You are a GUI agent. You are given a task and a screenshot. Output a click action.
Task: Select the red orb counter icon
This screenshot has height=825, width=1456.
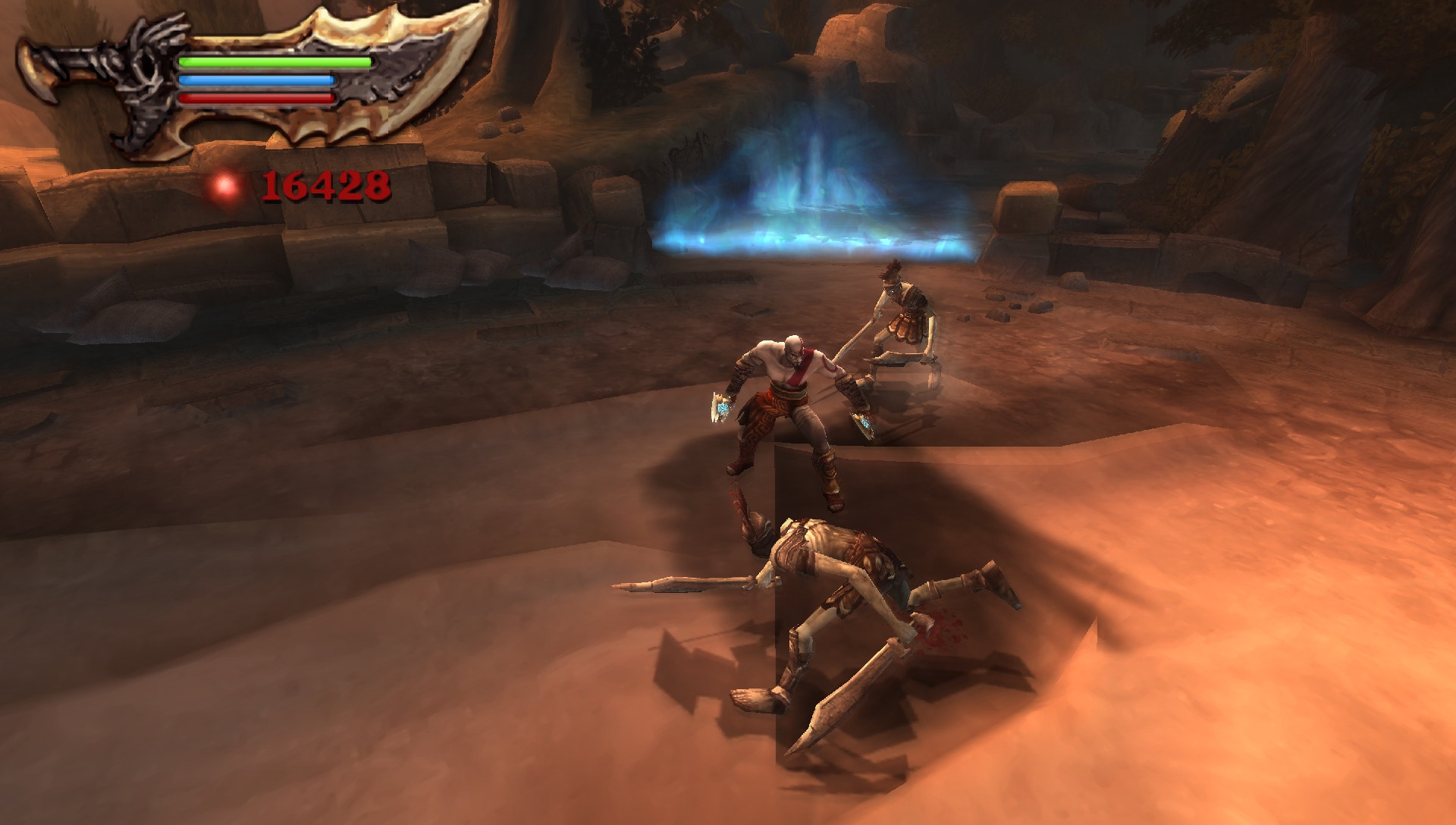click(224, 184)
